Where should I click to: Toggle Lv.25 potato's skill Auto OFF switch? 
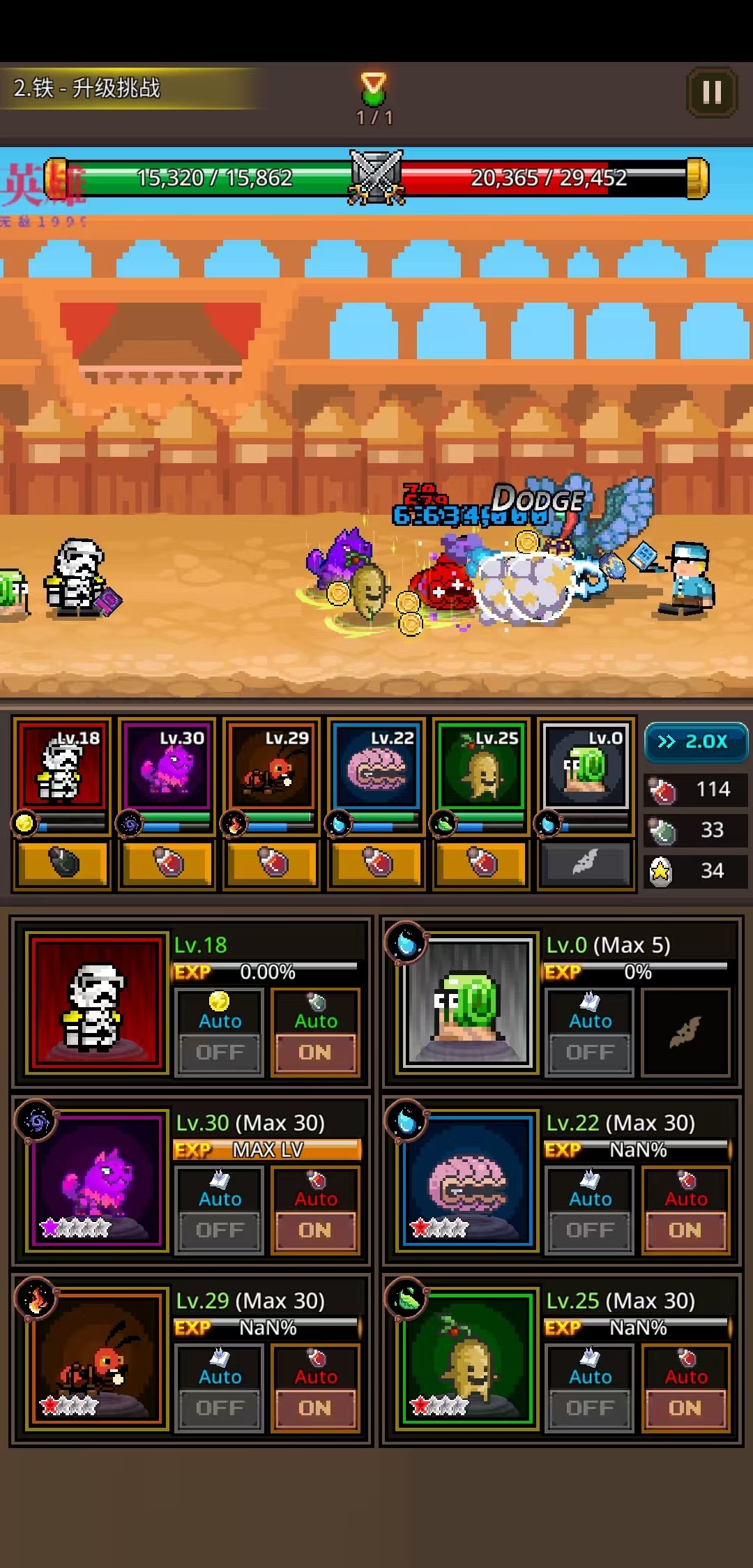tap(590, 1408)
